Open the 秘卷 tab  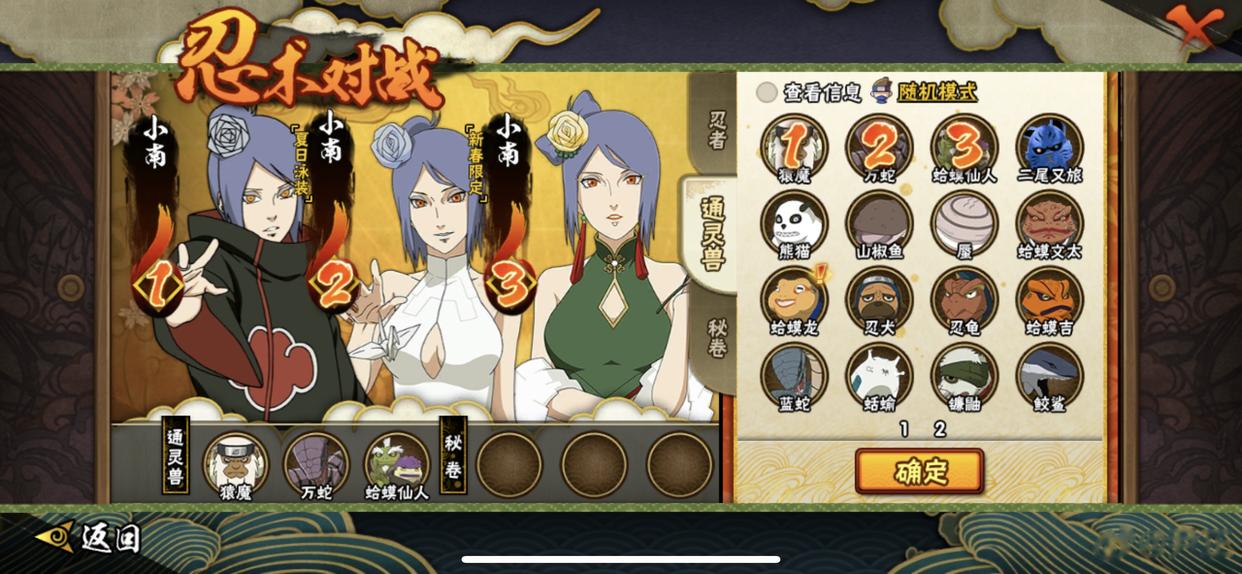point(717,338)
